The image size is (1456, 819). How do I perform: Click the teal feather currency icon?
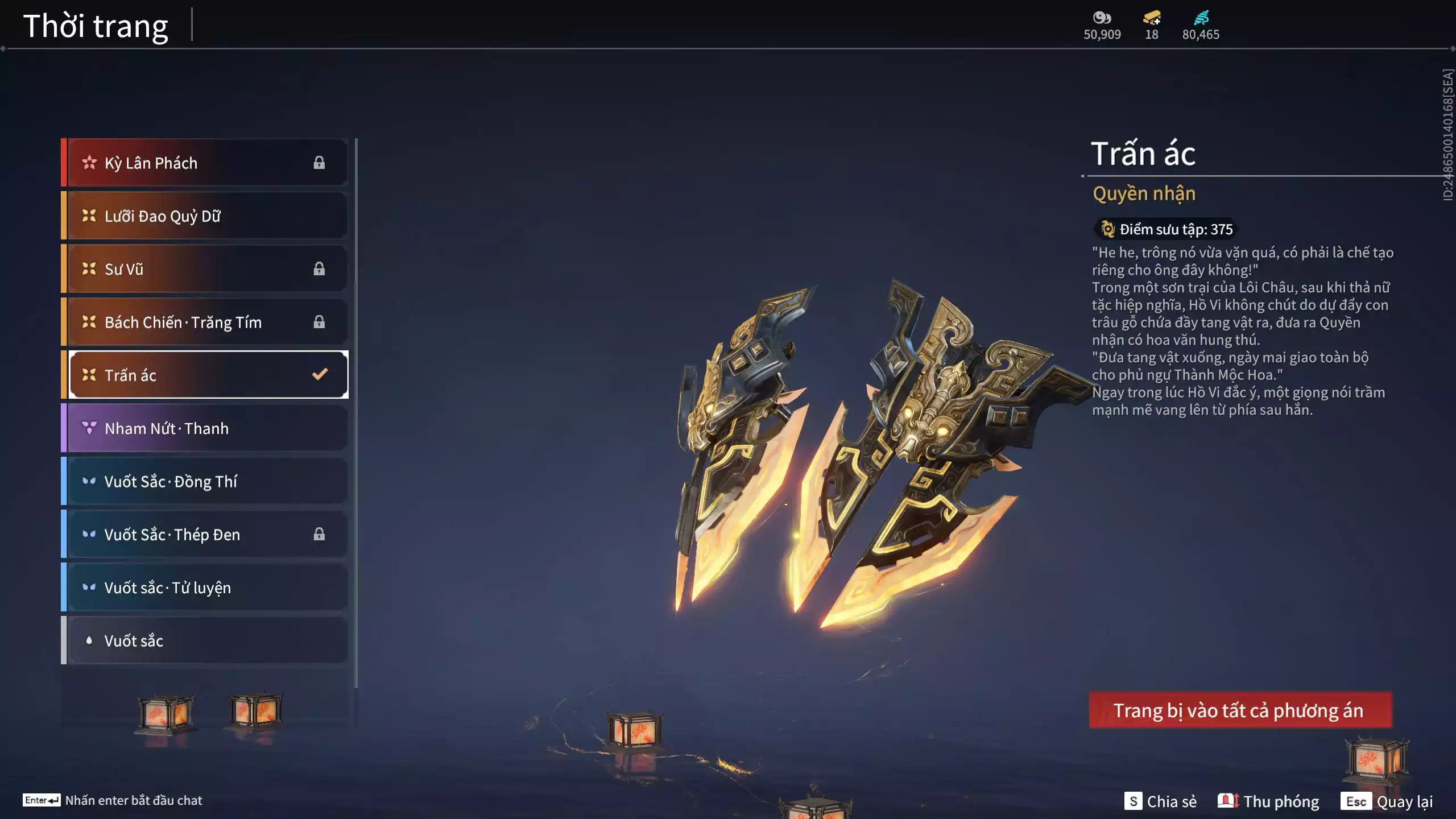coord(1201,18)
